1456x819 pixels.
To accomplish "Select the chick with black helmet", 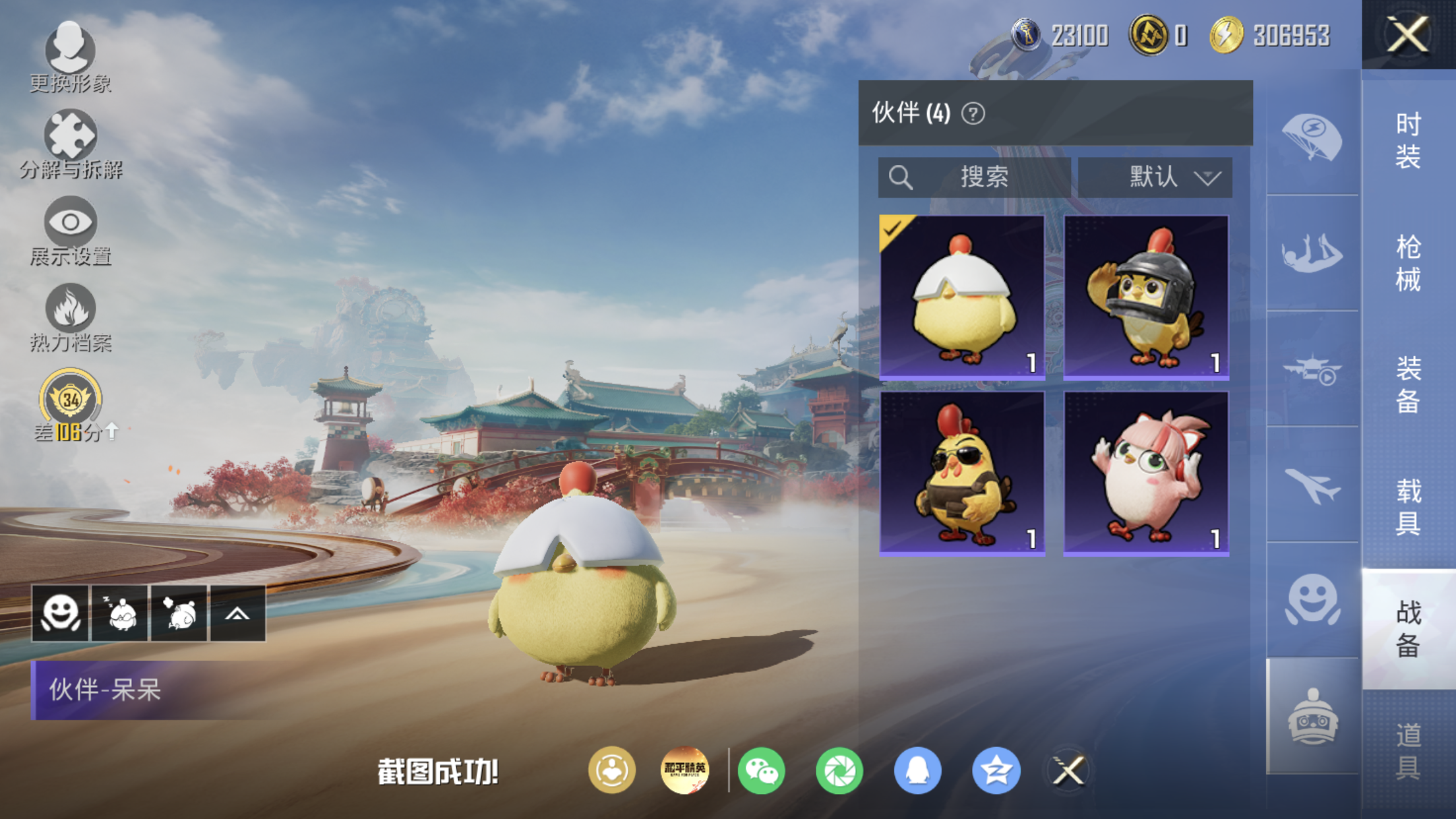I will tap(1146, 297).
